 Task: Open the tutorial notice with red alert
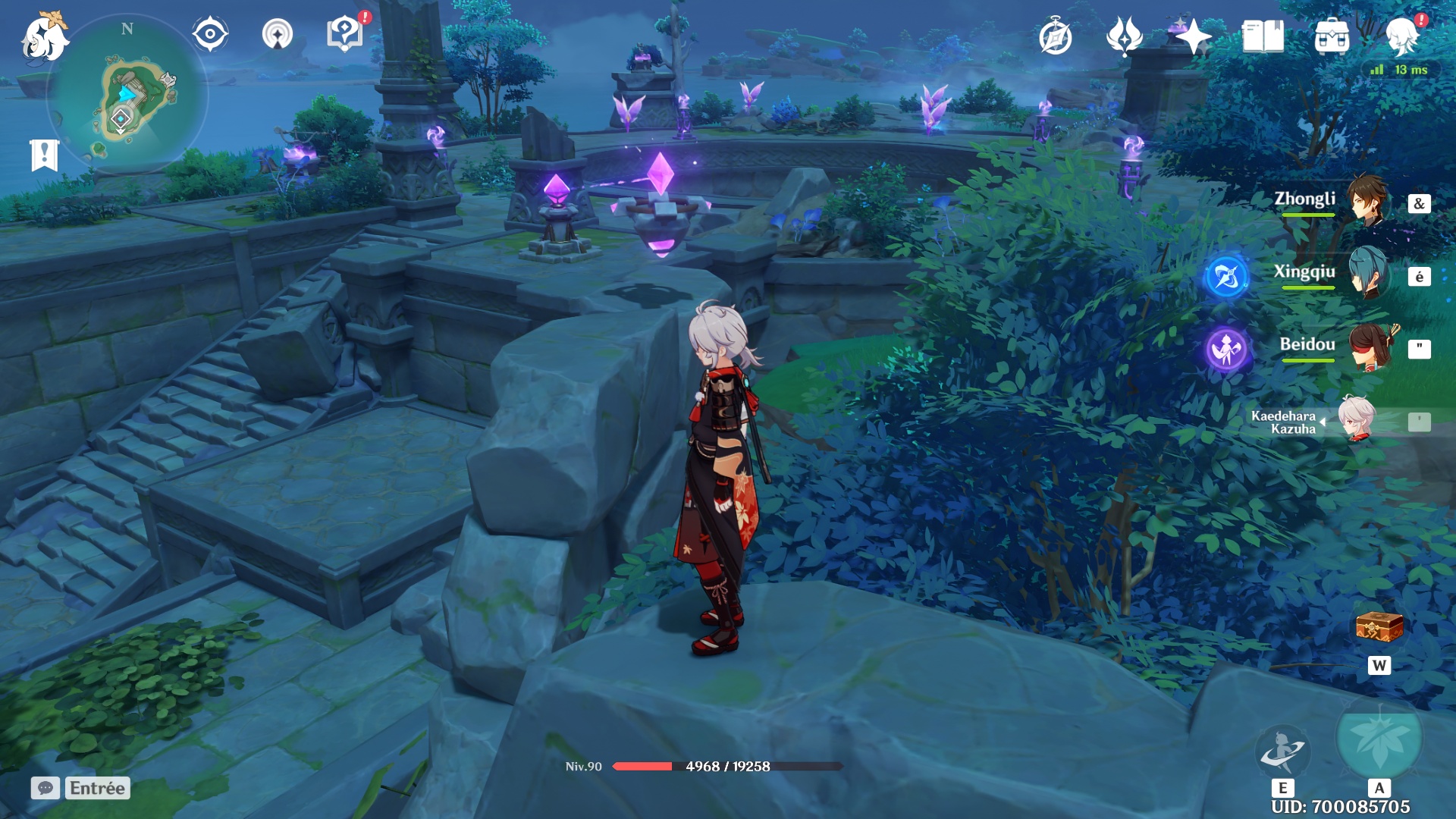pyautogui.click(x=344, y=34)
